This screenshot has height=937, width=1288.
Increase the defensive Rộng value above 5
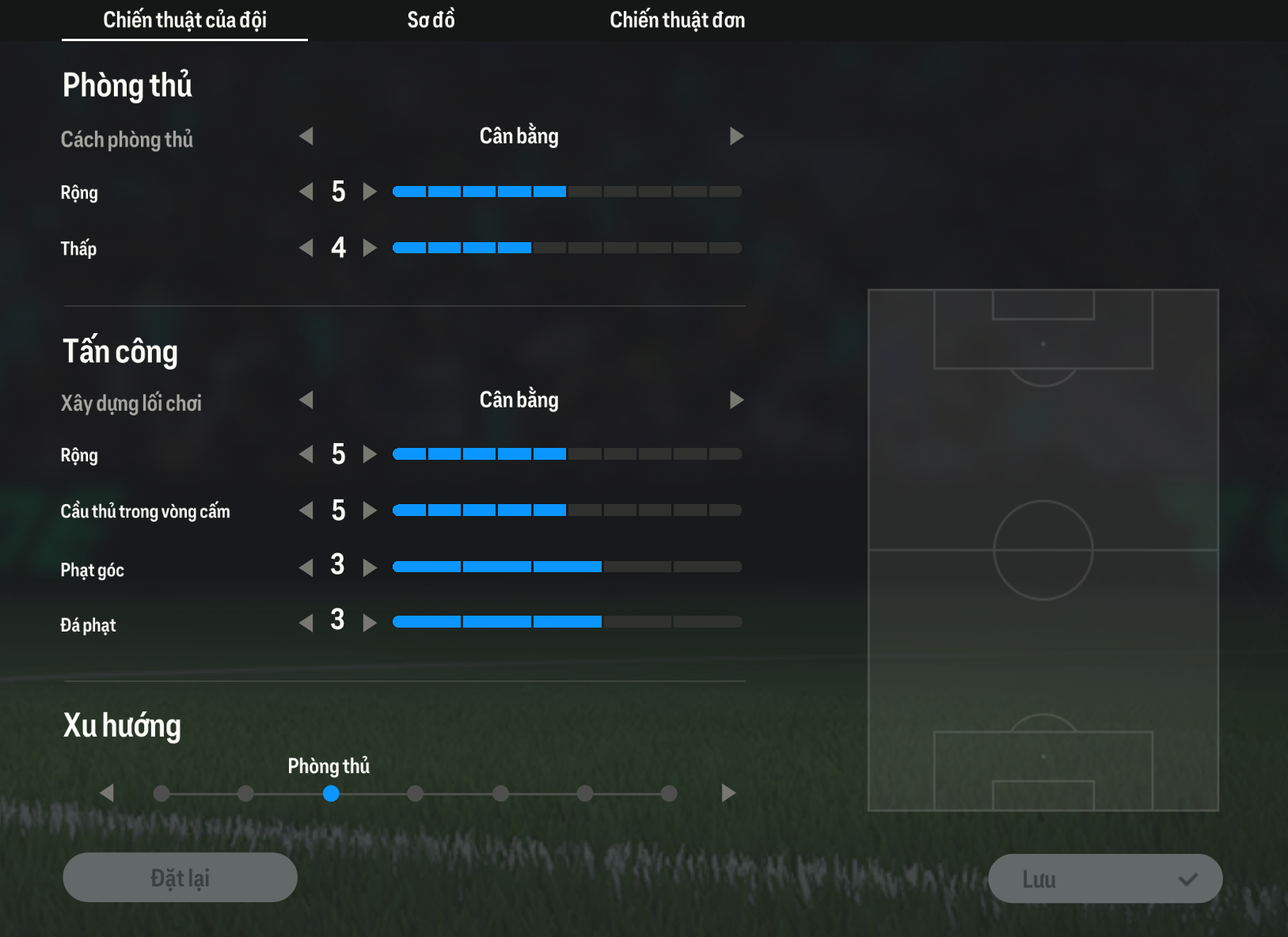point(370,192)
